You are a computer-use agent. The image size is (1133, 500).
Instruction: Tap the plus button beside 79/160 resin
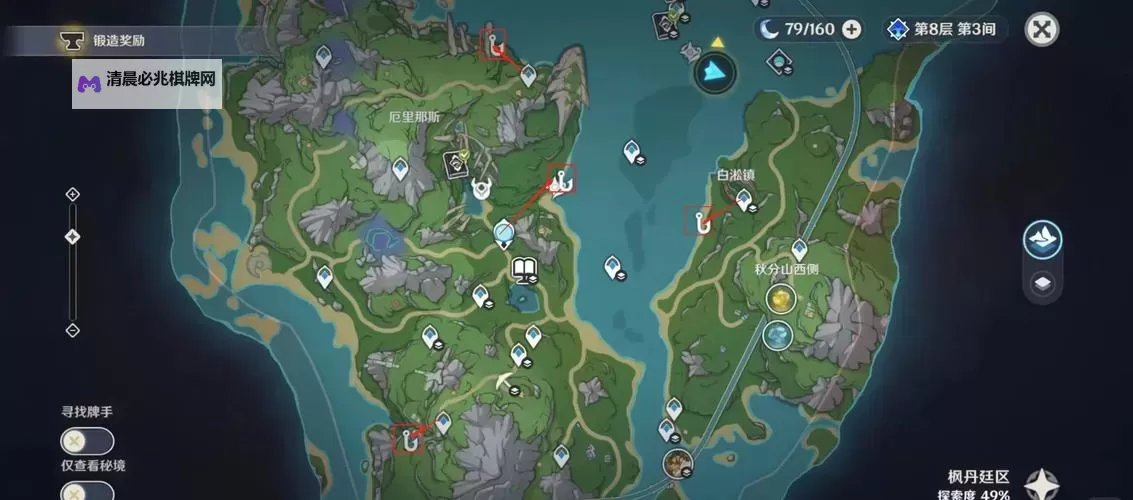pyautogui.click(x=851, y=29)
